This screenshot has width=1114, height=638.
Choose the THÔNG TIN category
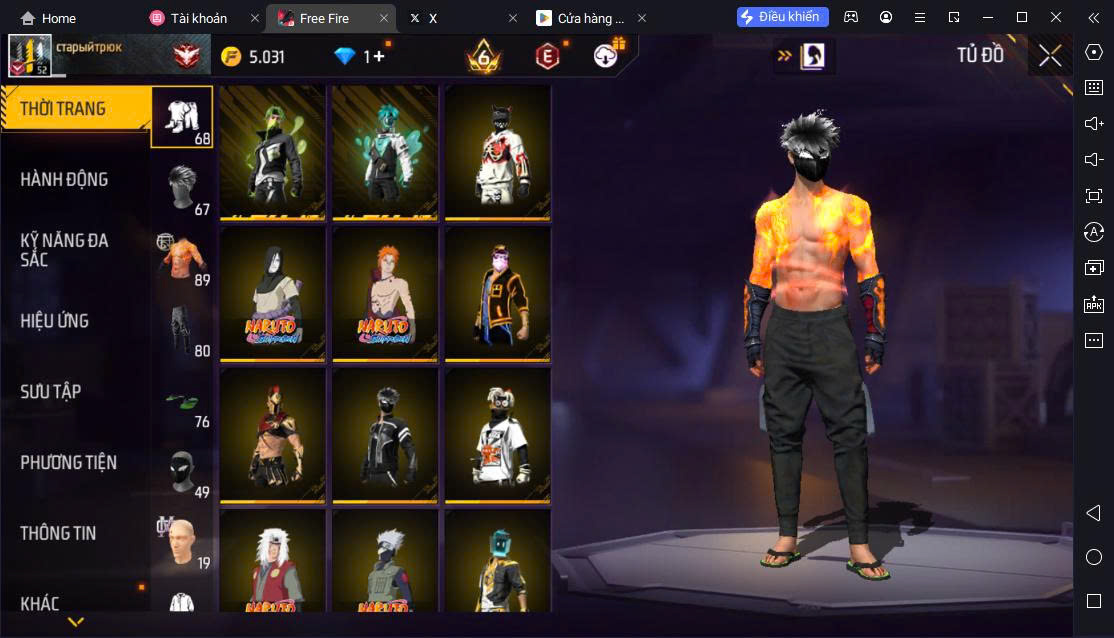coord(58,533)
